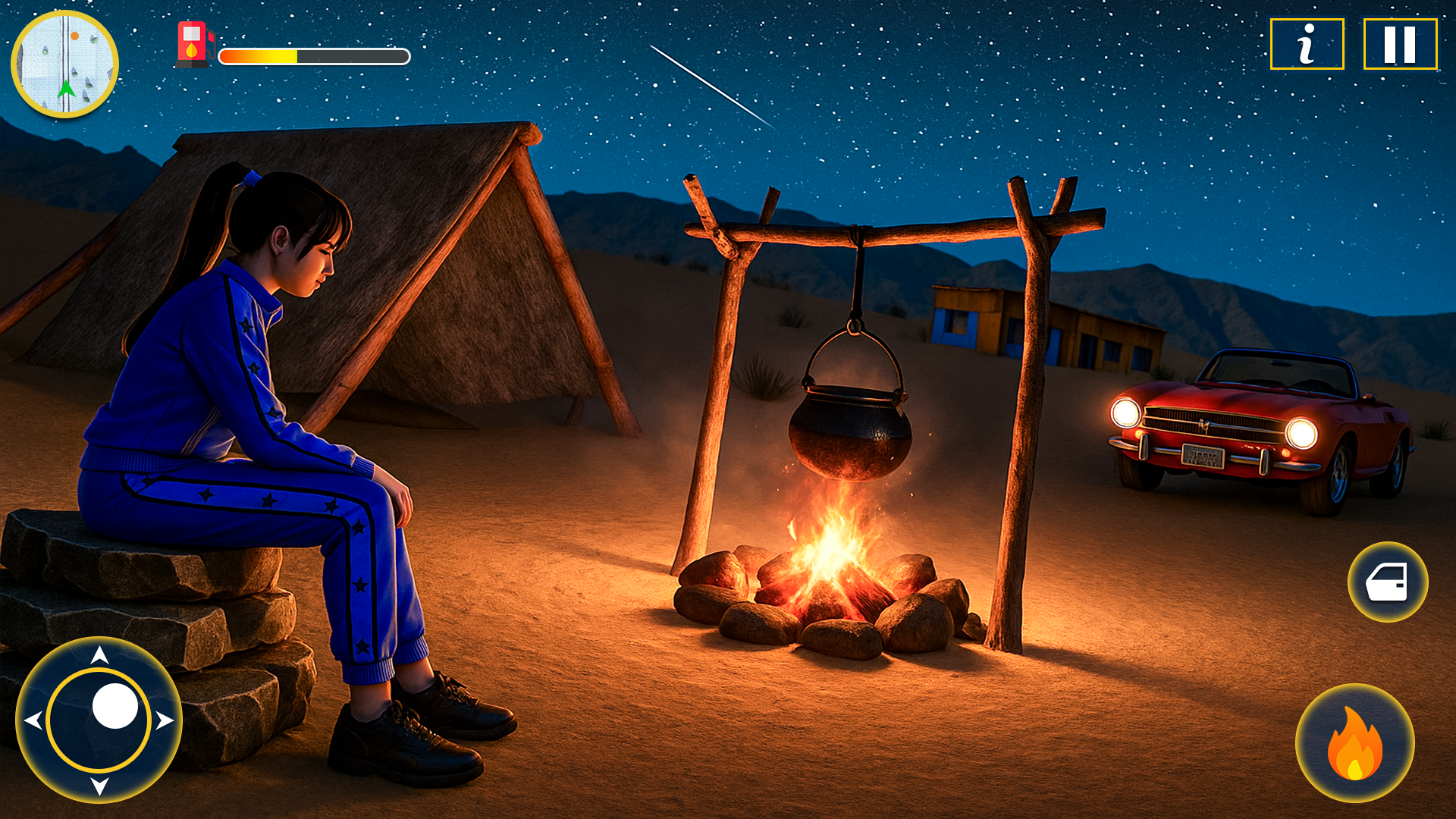1456x819 pixels.
Task: Tap the car door button
Action: coord(1388,582)
